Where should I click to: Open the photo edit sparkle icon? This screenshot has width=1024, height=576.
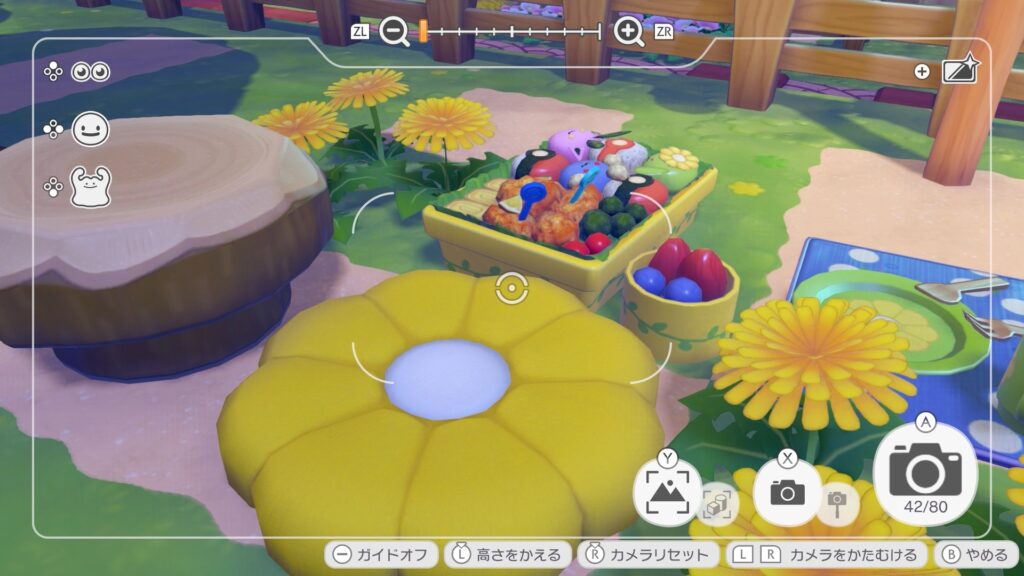[x=960, y=70]
